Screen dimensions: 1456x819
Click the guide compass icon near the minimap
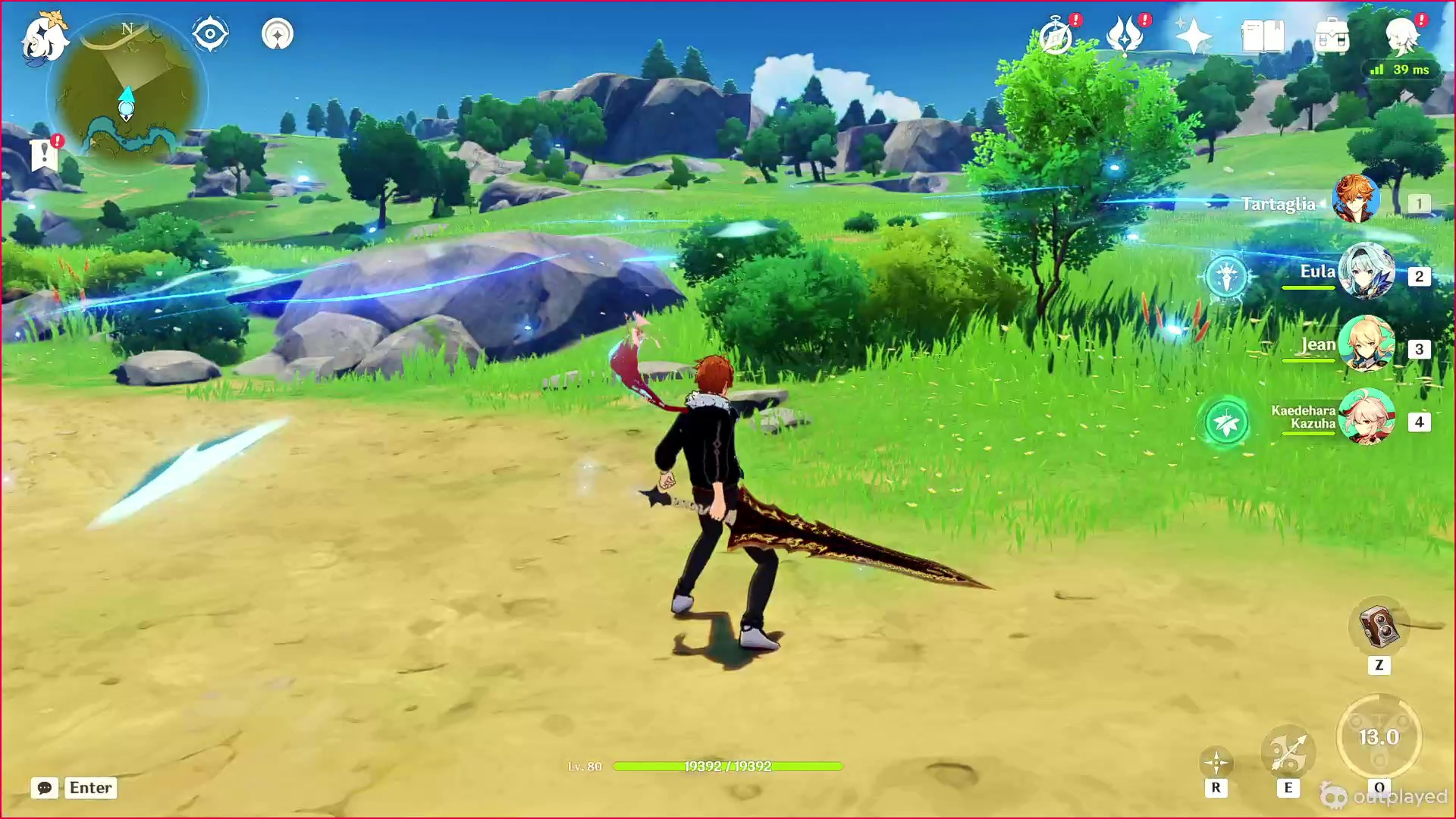coord(278,34)
